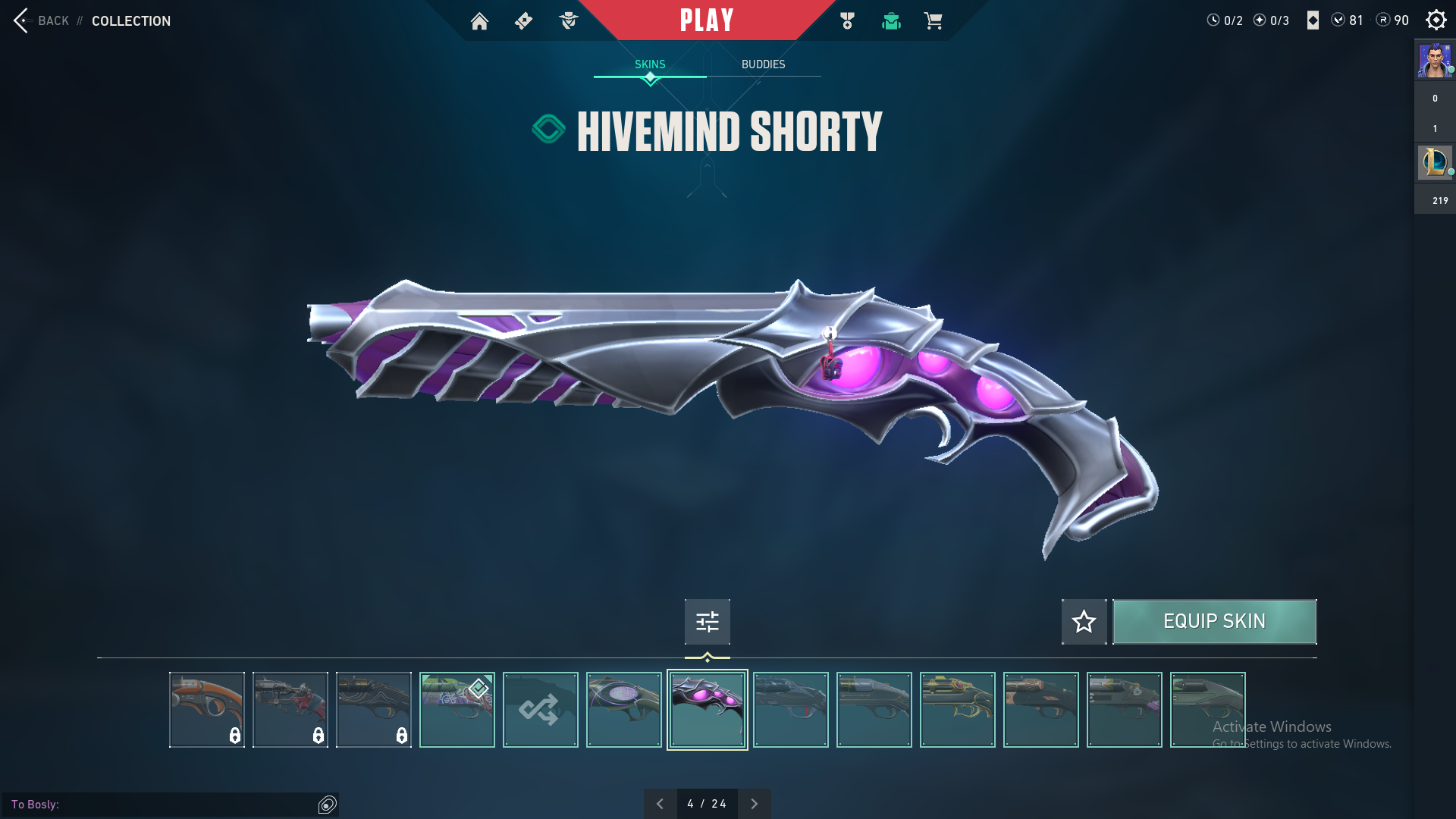The image size is (1456, 819).
Task: Open the Battlepass icon in top bar
Action: [523, 21]
